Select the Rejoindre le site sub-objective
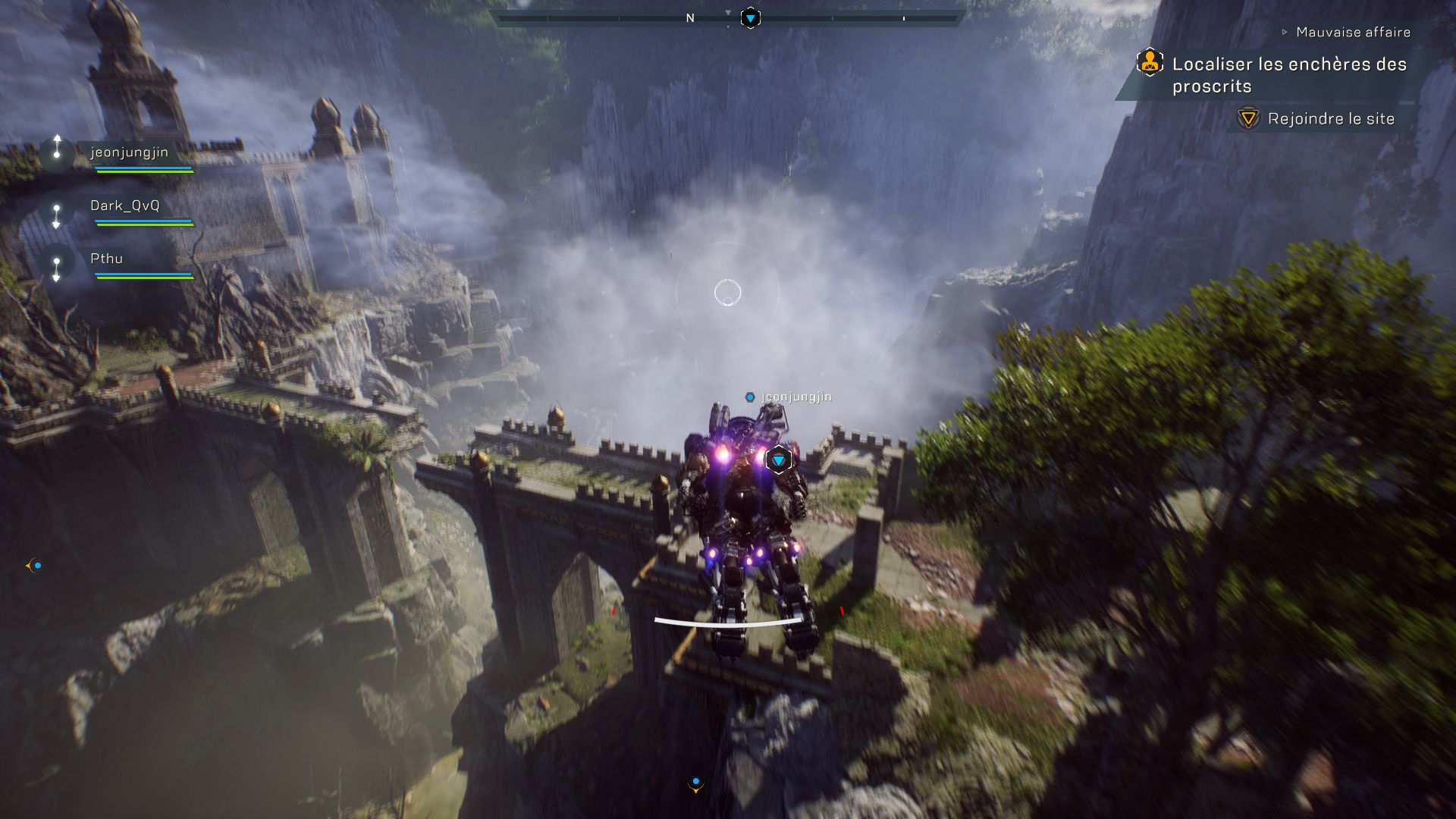 (1330, 119)
